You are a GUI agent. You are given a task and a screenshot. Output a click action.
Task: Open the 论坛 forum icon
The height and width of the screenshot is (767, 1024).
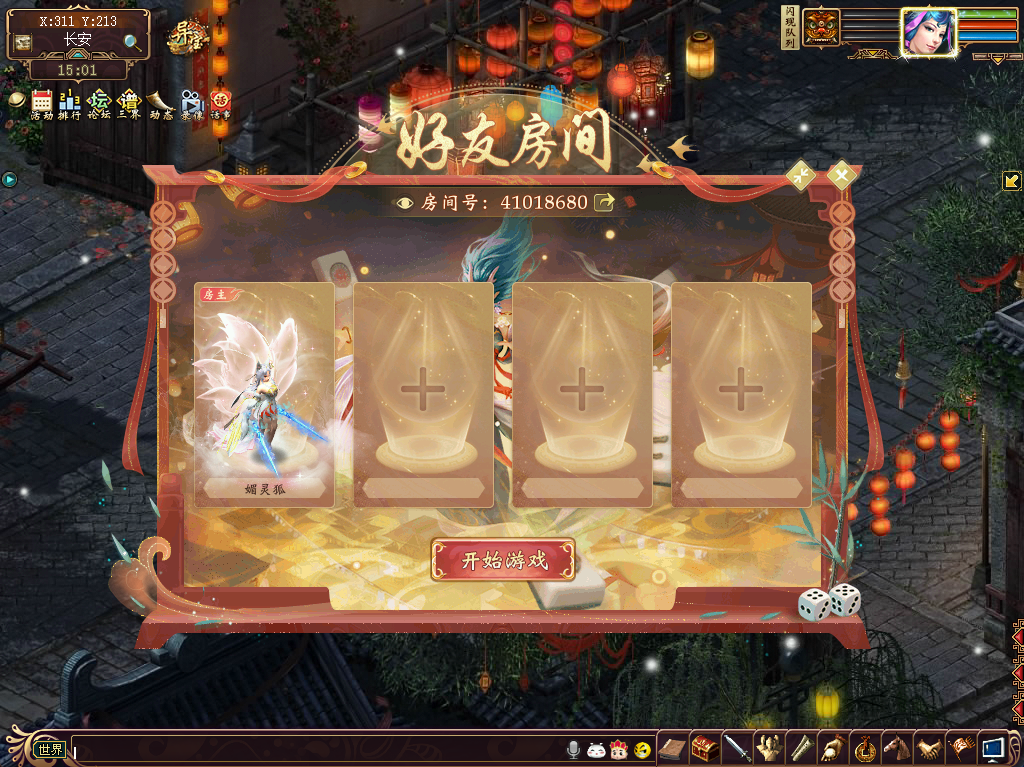click(x=99, y=101)
